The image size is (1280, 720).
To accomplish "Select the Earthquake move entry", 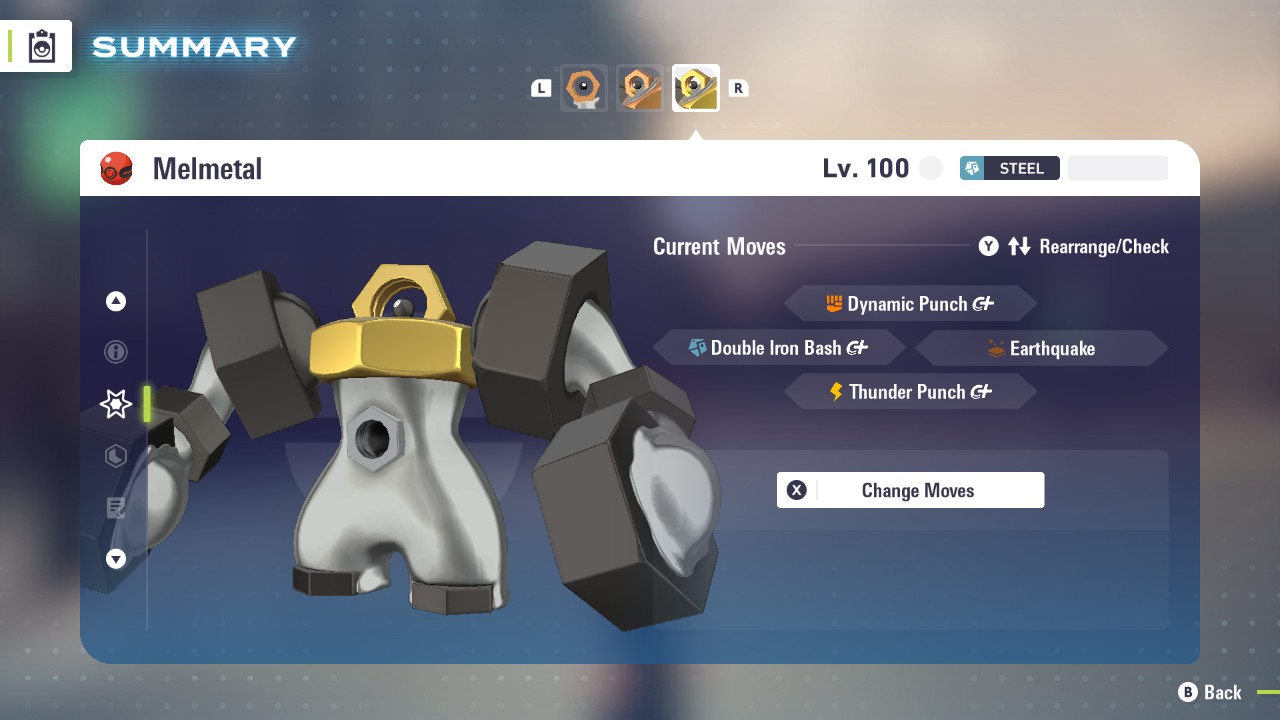I will [x=1041, y=348].
